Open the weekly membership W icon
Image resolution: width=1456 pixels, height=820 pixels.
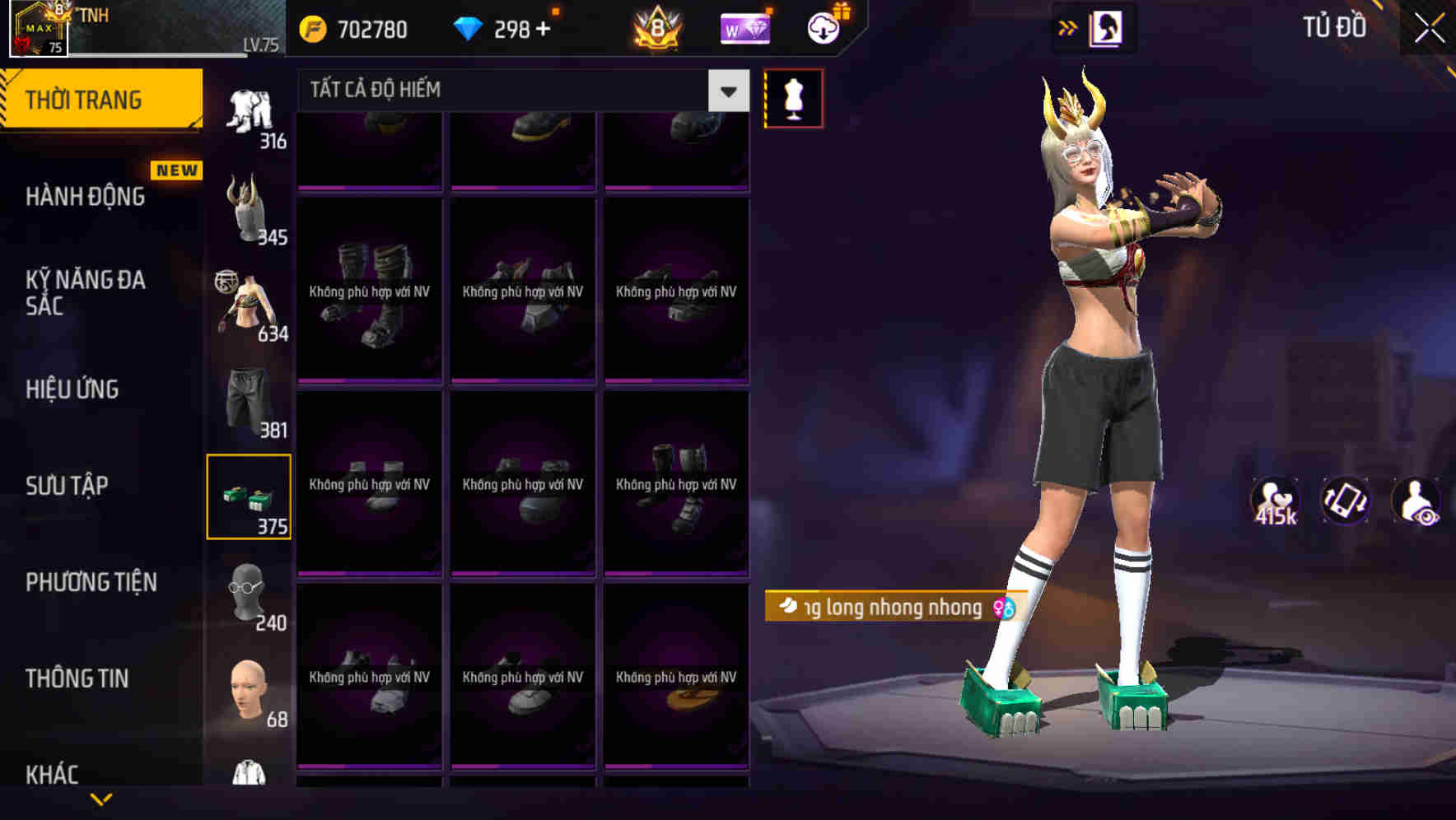click(x=744, y=29)
